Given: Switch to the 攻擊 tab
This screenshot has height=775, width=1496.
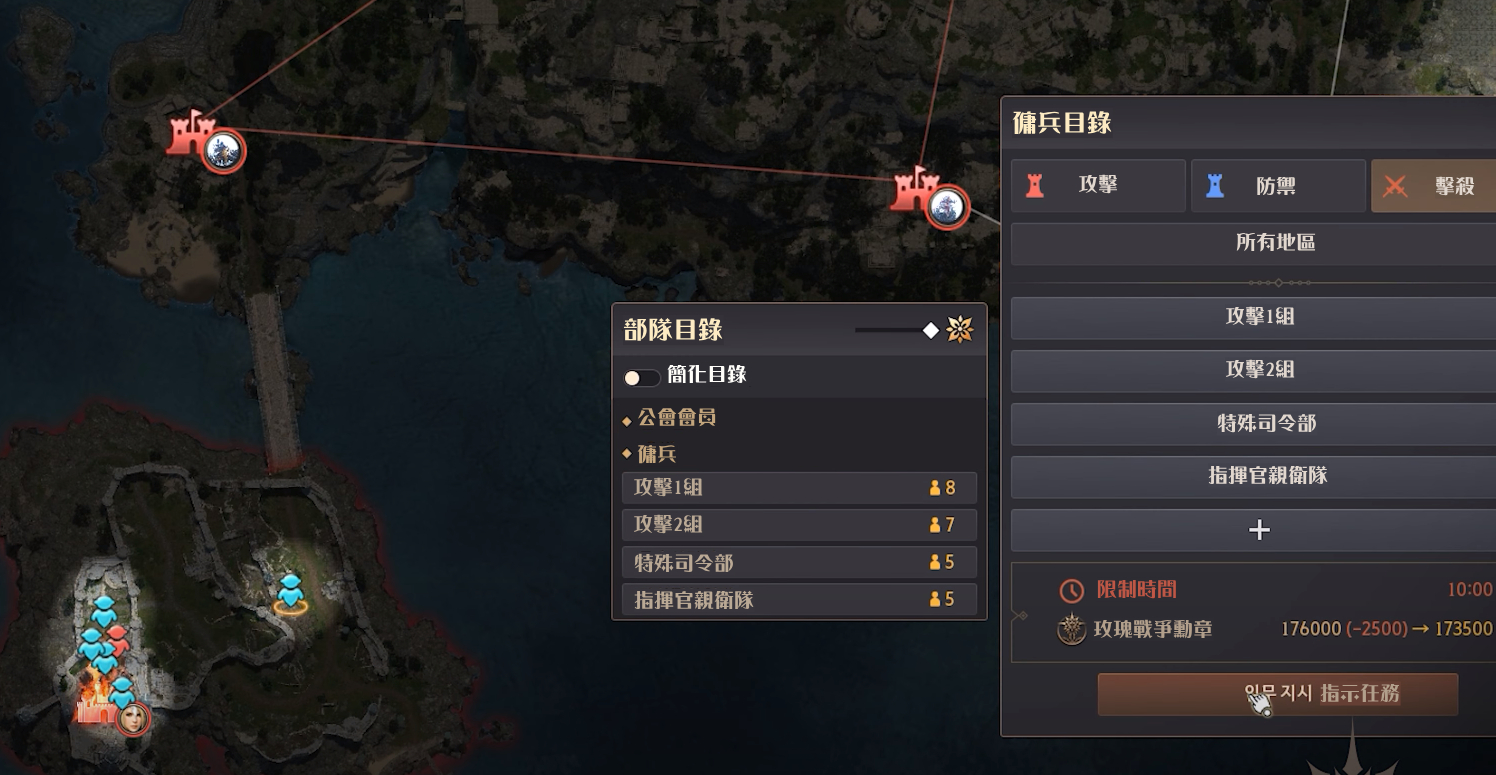Looking at the screenshot, I should [1097, 185].
